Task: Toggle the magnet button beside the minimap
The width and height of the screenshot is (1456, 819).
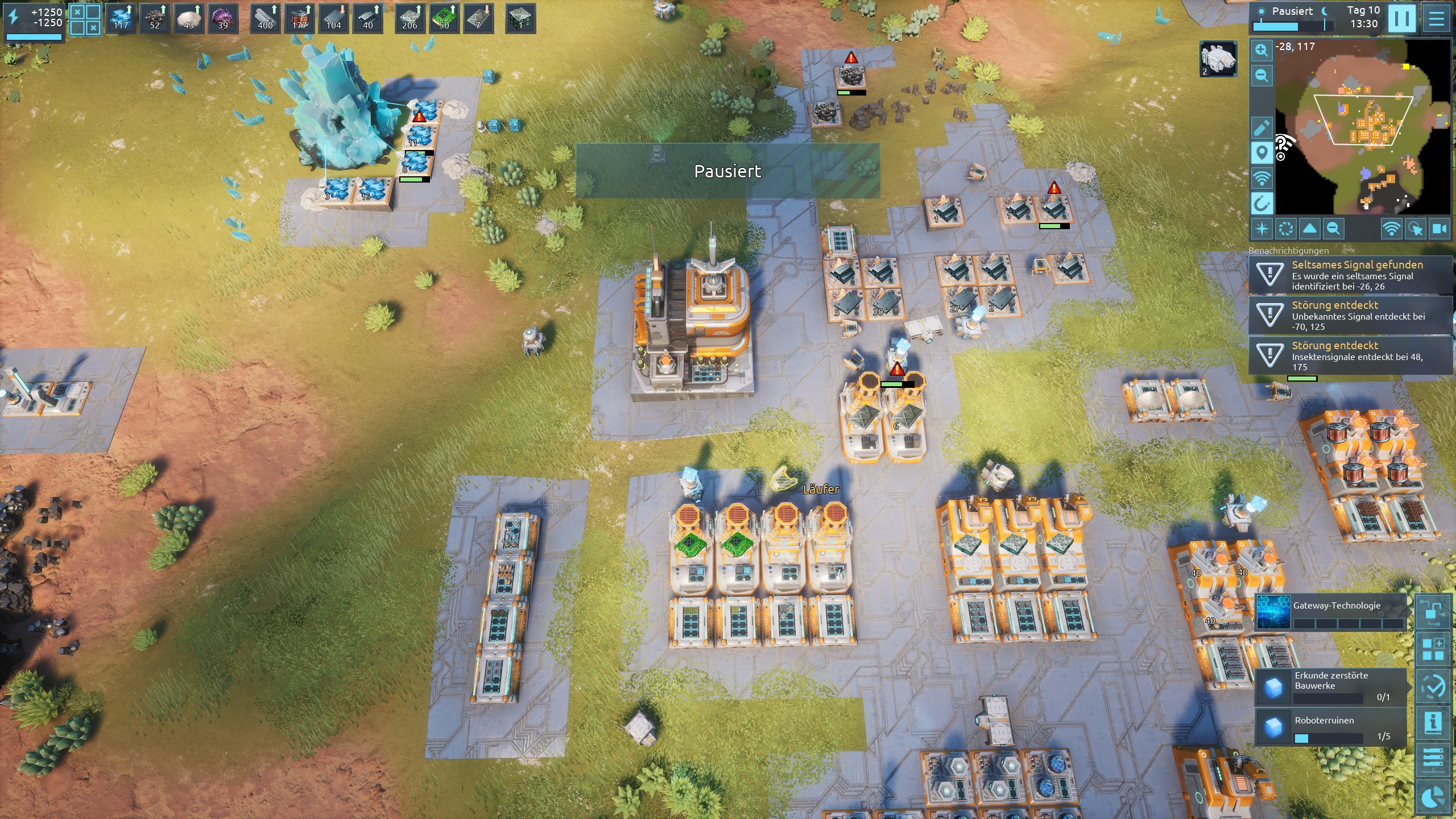Action: [1261, 203]
